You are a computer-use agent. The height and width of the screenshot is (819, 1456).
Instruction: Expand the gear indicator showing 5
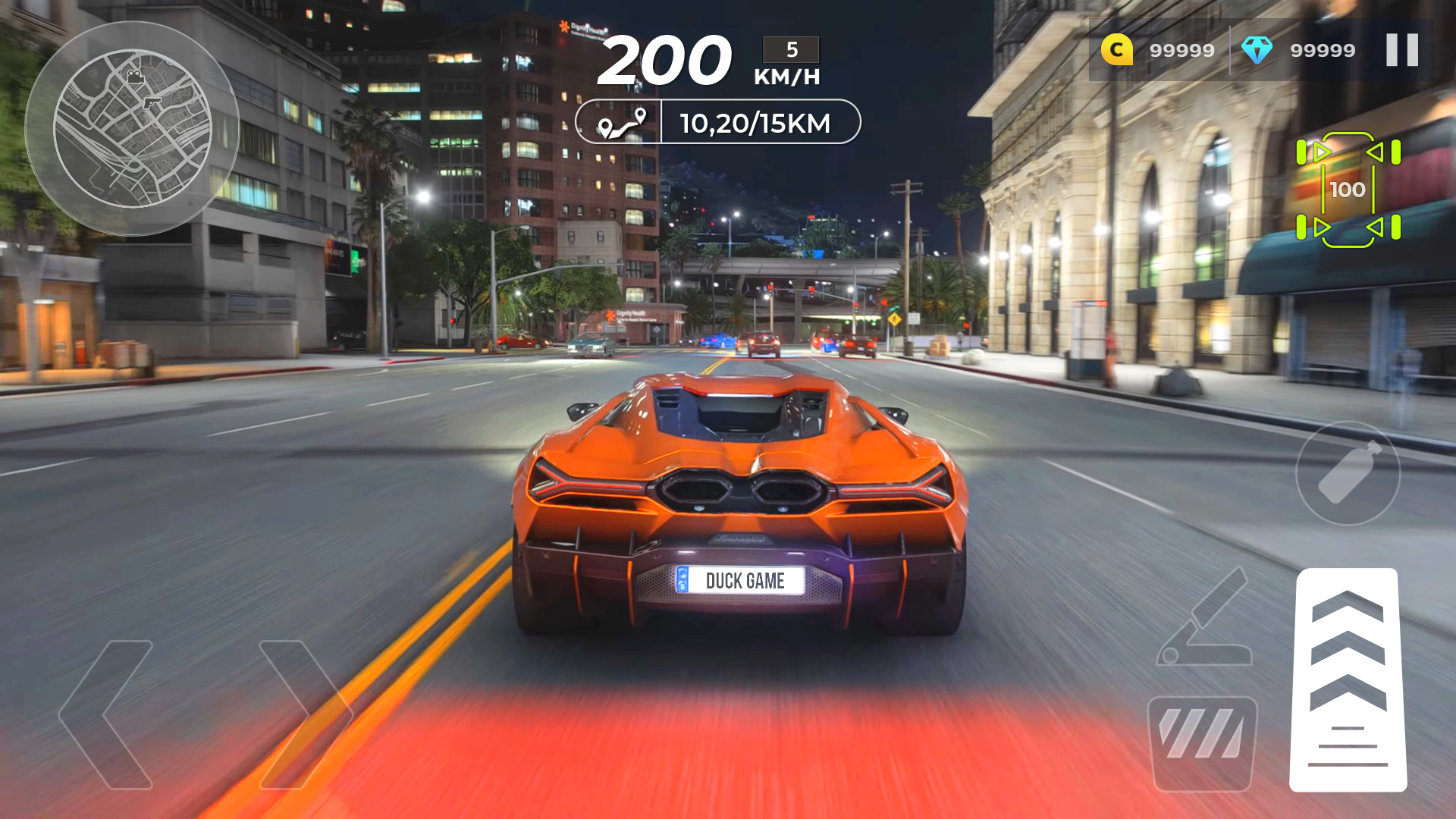point(790,50)
